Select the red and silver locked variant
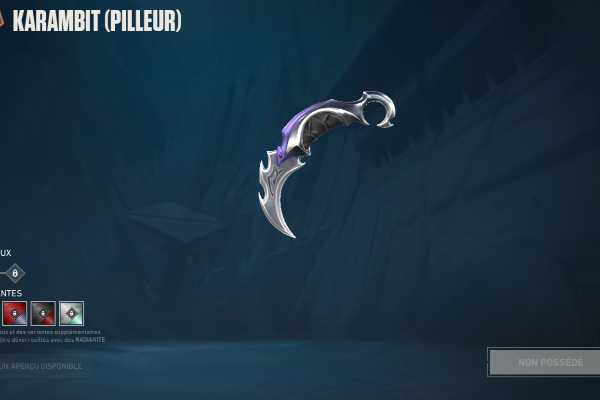This screenshot has width=600, height=400. 14,314
